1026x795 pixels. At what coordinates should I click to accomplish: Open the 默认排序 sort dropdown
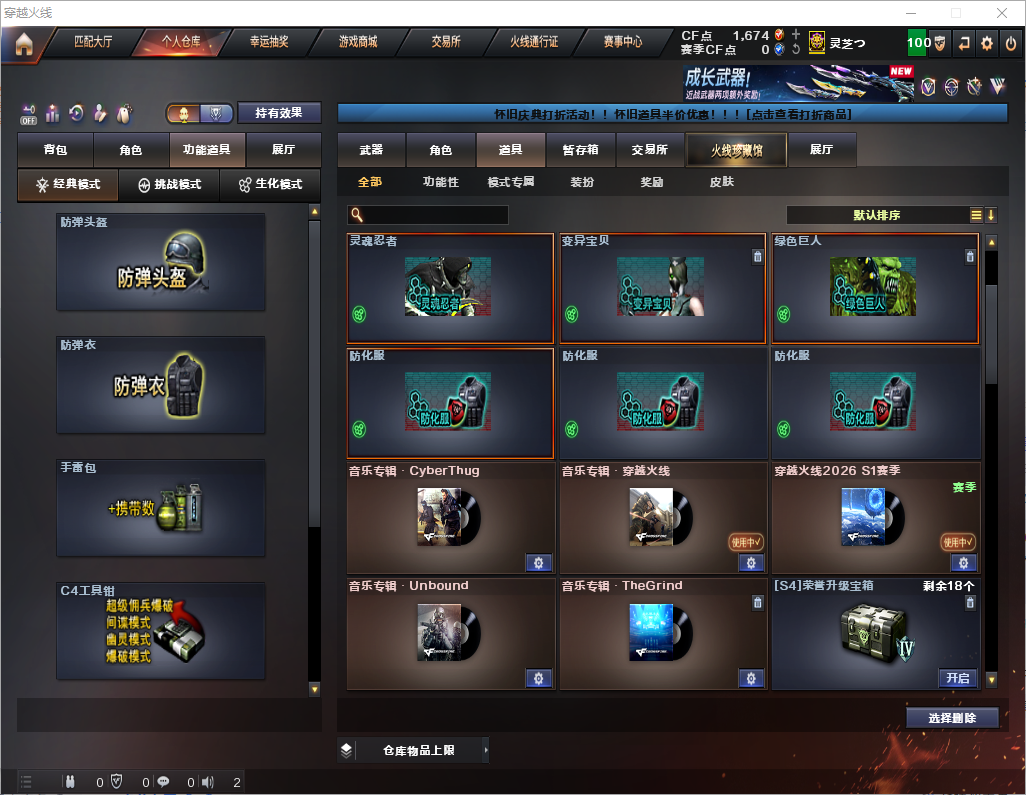pos(876,215)
